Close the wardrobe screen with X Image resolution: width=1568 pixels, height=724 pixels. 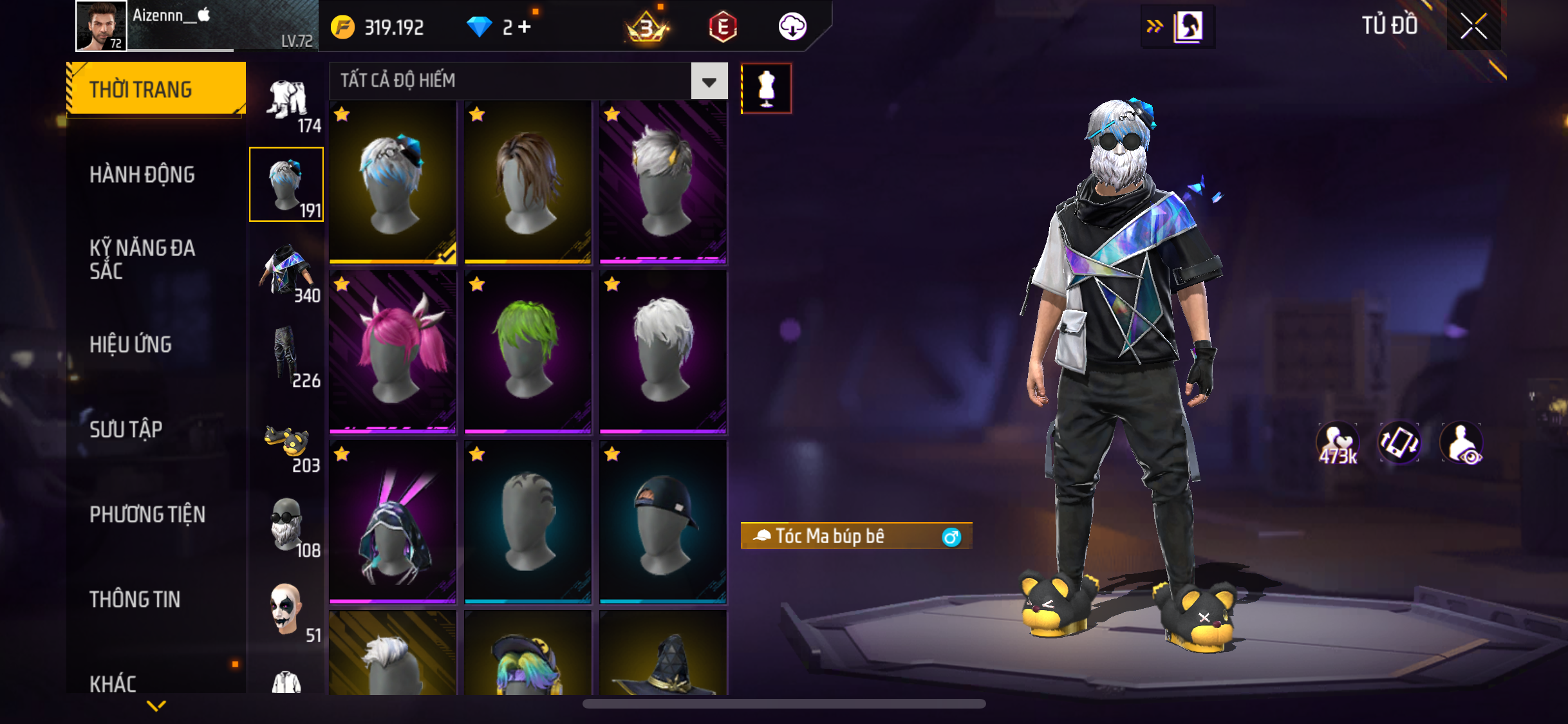tap(1473, 26)
